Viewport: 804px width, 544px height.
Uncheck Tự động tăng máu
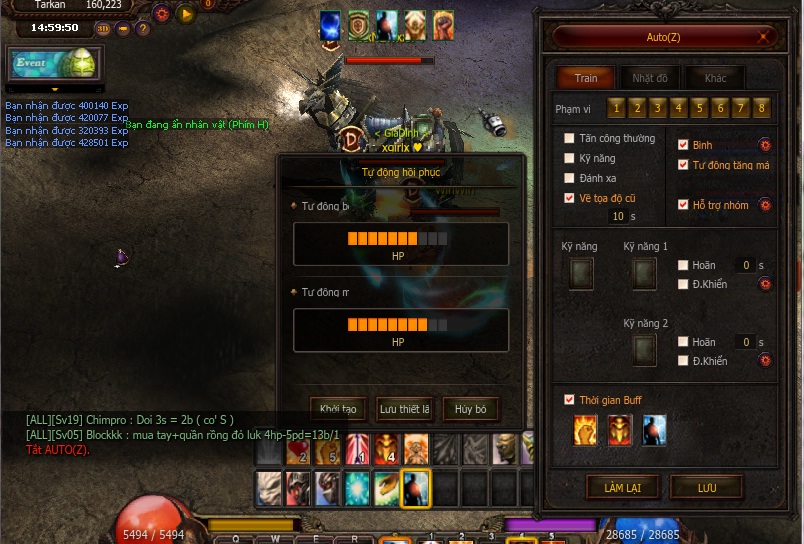[x=684, y=165]
